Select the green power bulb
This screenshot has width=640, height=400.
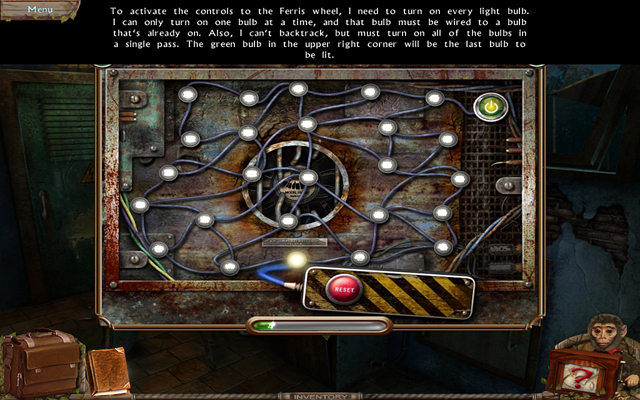(x=490, y=105)
